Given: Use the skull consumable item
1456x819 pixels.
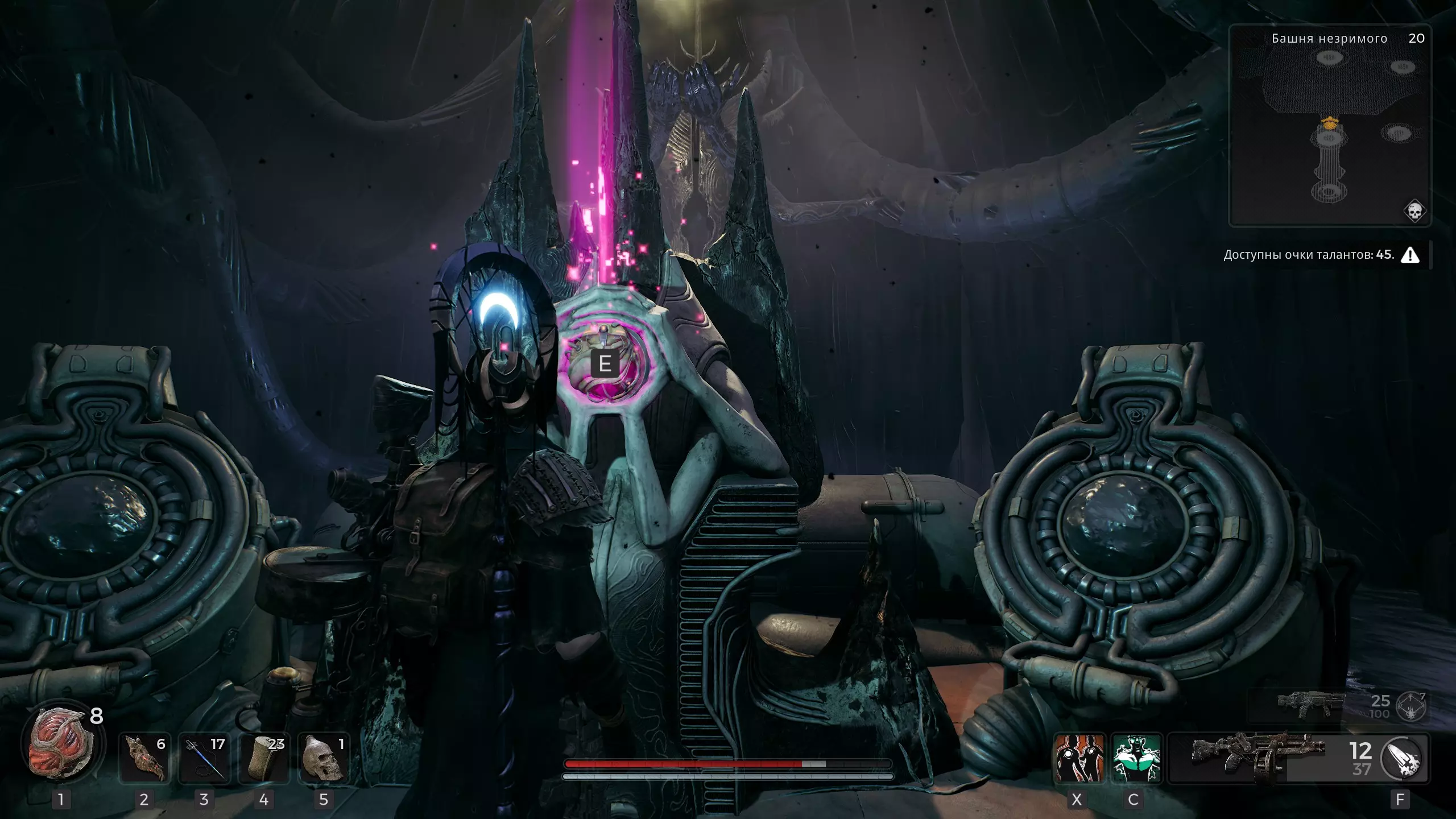Looking at the screenshot, I should pos(324,759).
